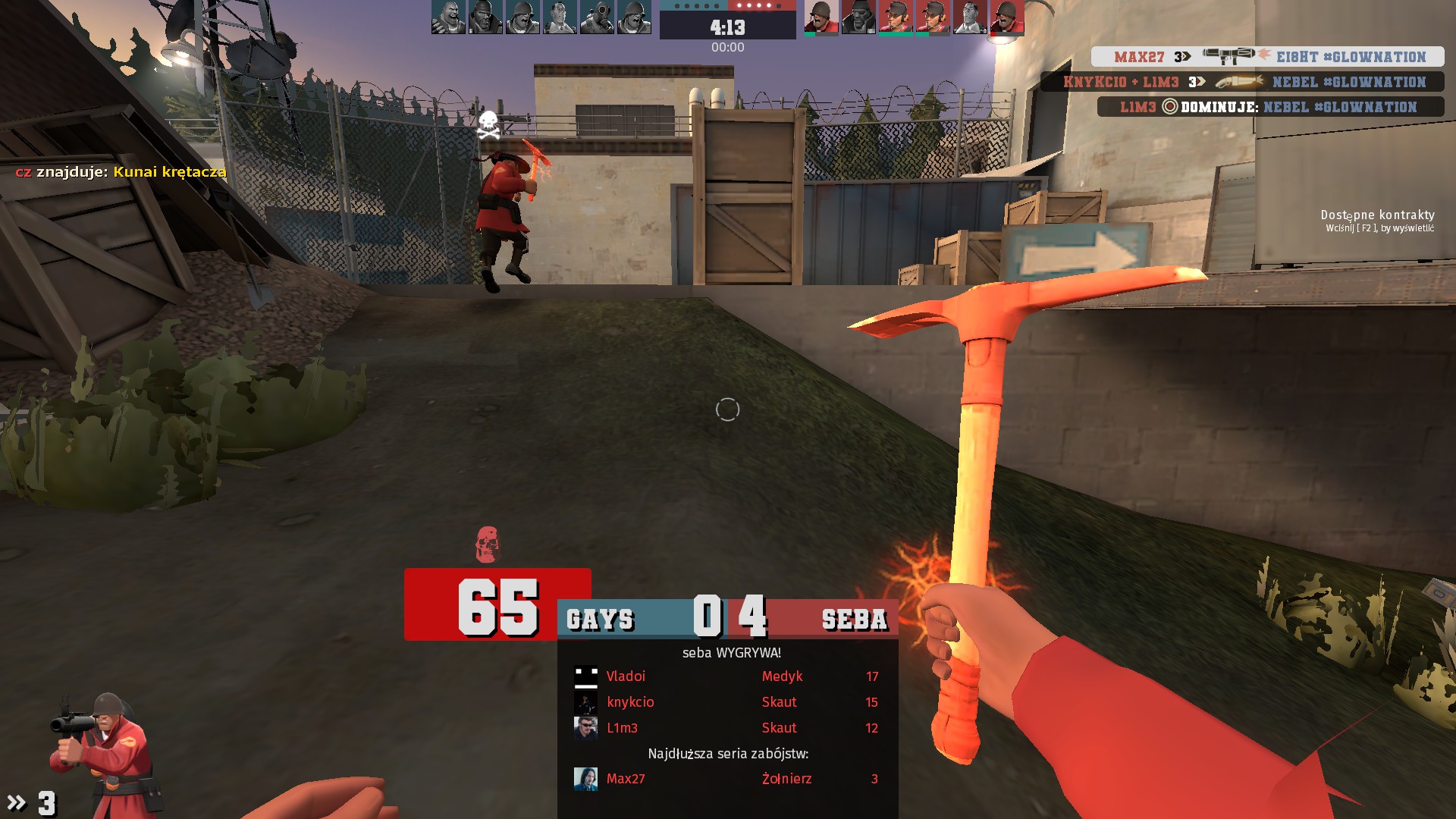Click the L1m3 DOMINUJE kill feed notice
Image resolution: width=1456 pixels, height=819 pixels.
pos(1270,107)
